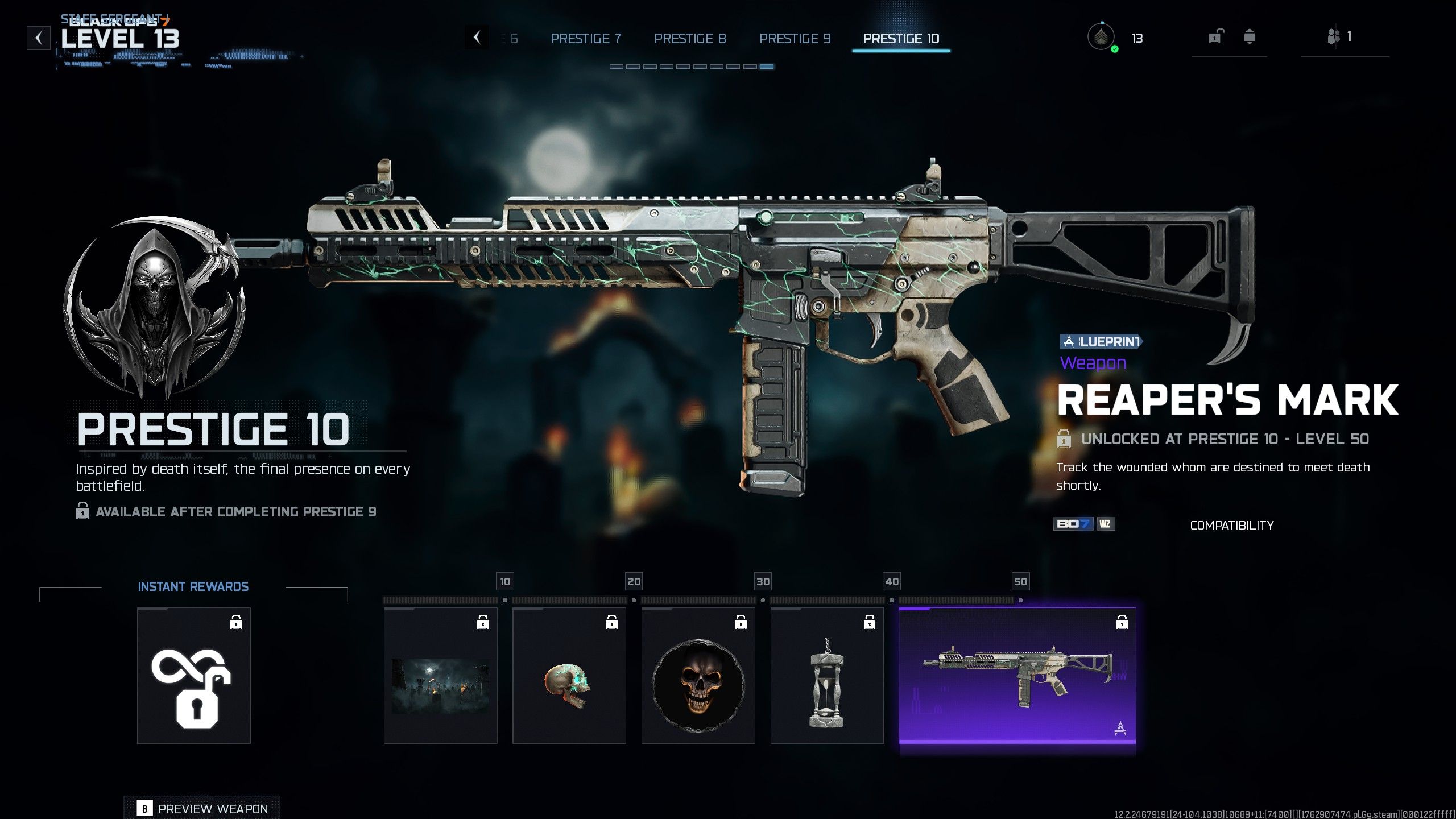Viewport: 1456px width, 819px height.
Task: Select the Prestige 9 tab
Action: (x=795, y=38)
